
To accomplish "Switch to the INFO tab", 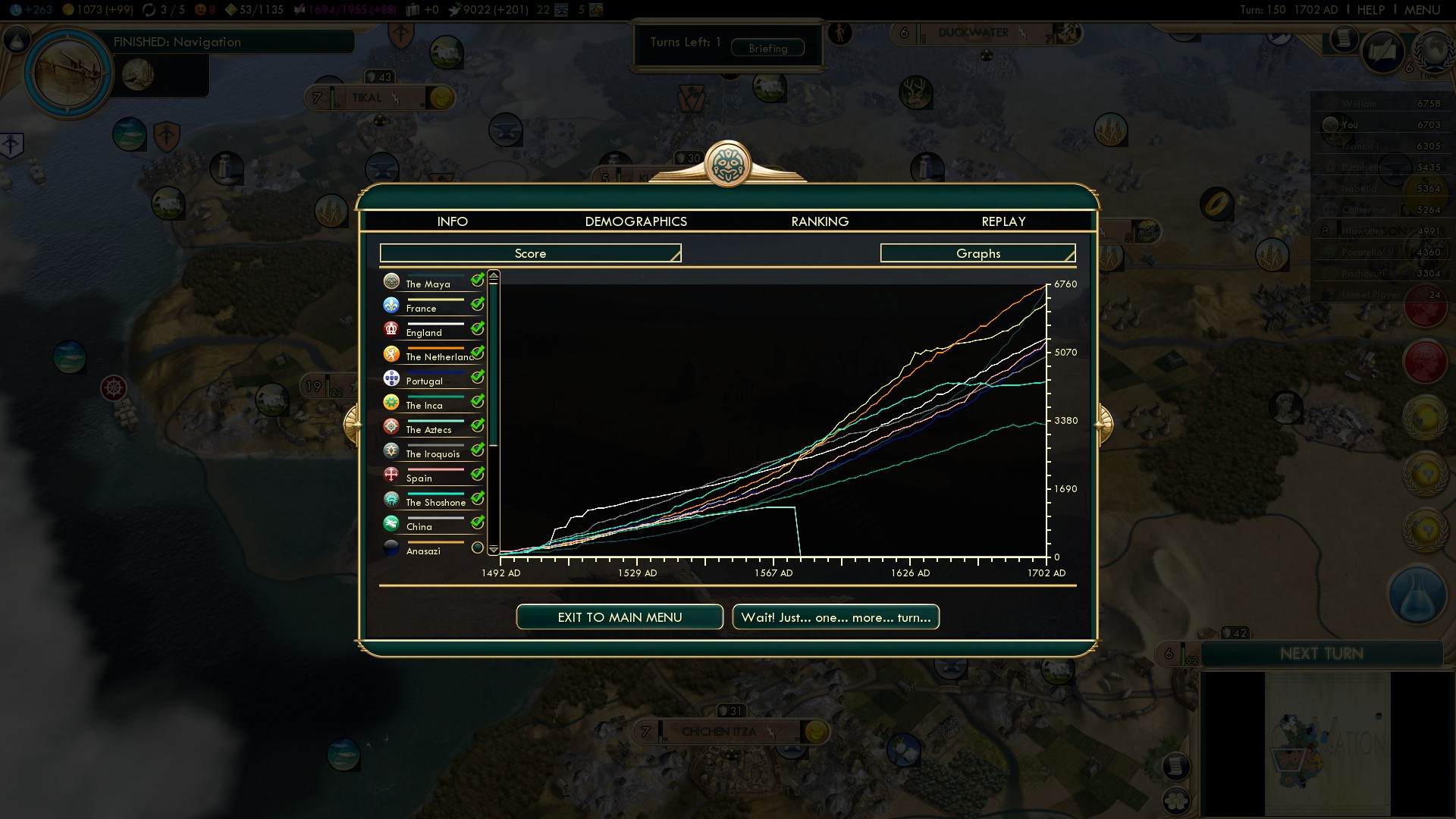I will (x=452, y=221).
